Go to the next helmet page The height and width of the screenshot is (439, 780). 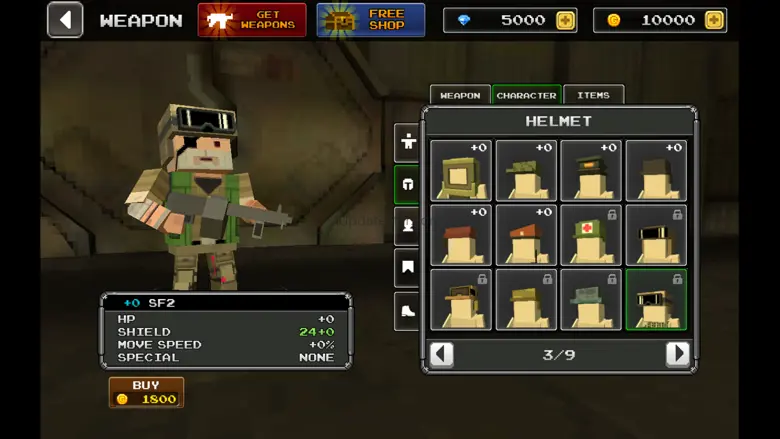(x=678, y=354)
